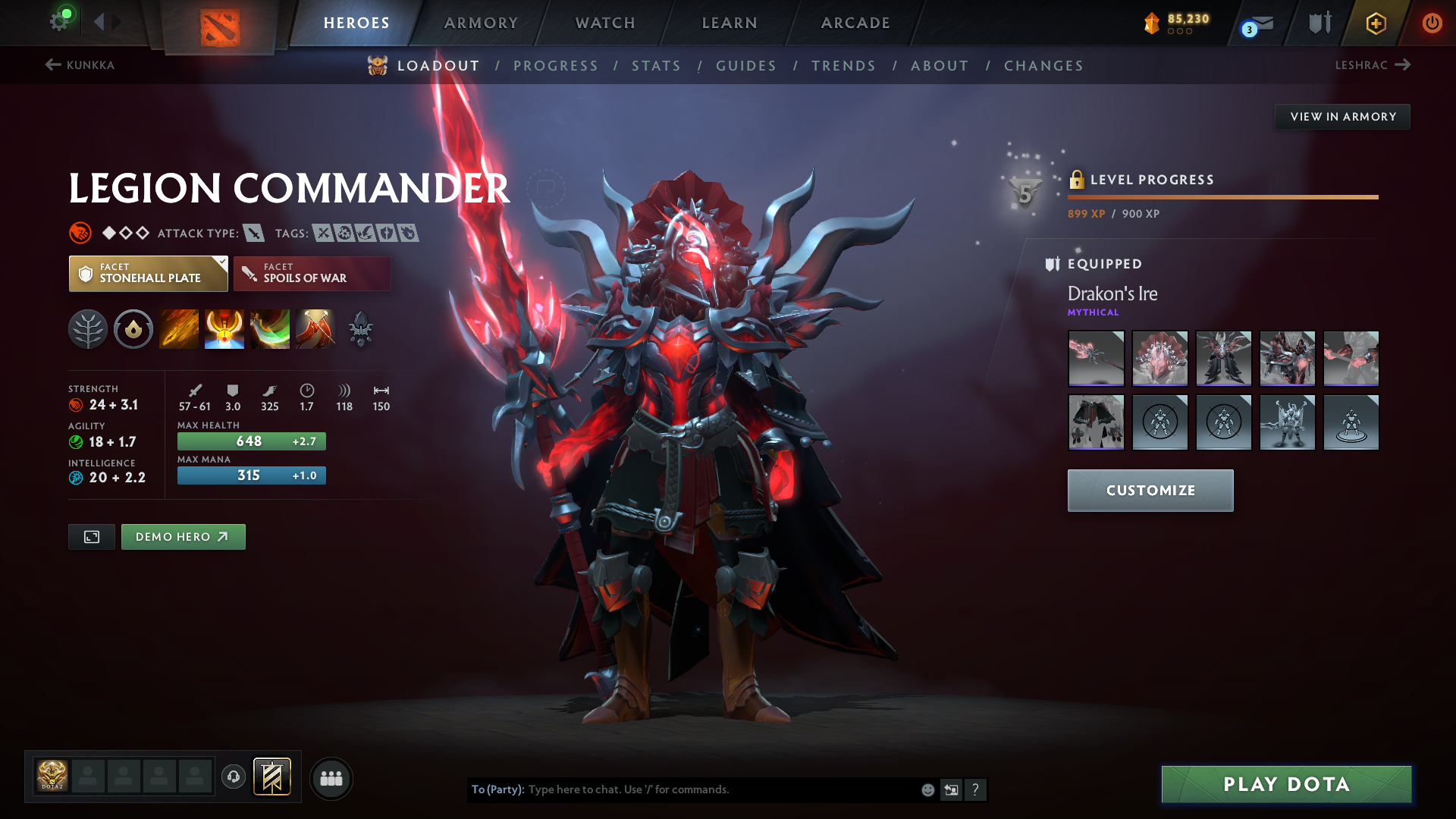Show hero Stats section
Image resolution: width=1456 pixels, height=819 pixels.
click(656, 66)
